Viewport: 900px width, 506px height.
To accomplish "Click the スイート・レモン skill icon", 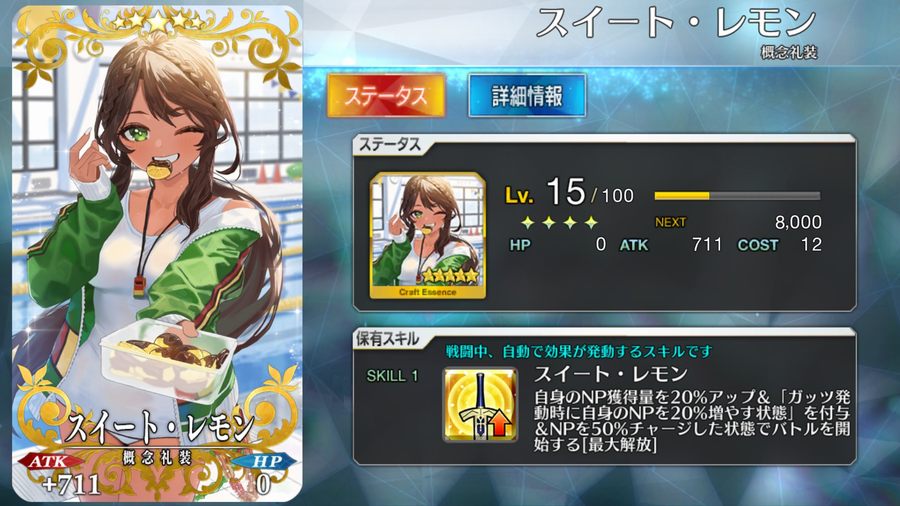I will tap(480, 404).
